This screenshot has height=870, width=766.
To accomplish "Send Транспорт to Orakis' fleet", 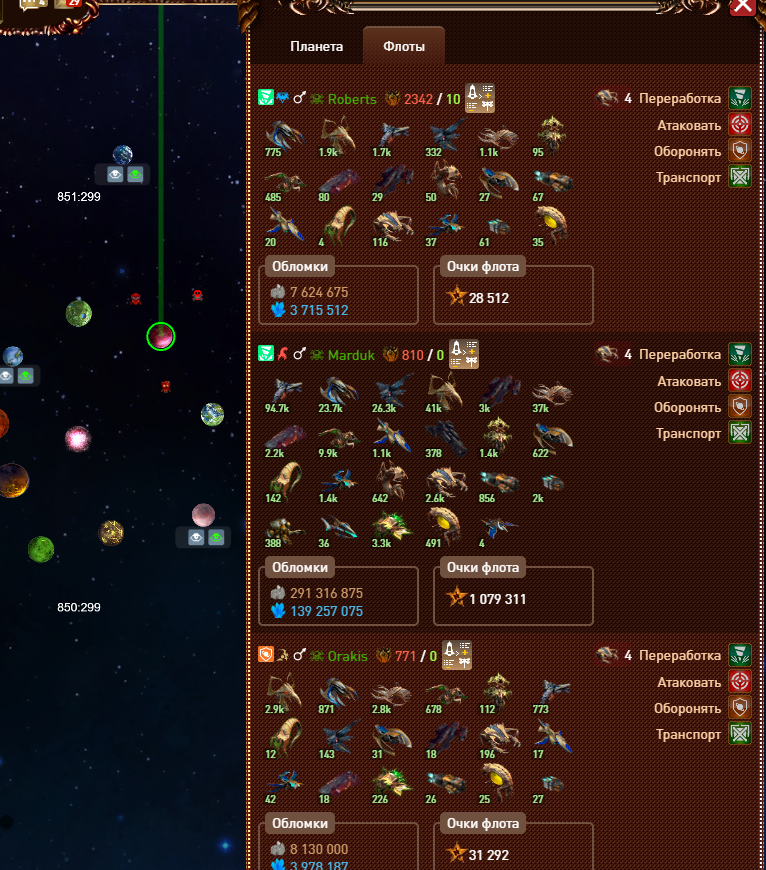I will 740,734.
